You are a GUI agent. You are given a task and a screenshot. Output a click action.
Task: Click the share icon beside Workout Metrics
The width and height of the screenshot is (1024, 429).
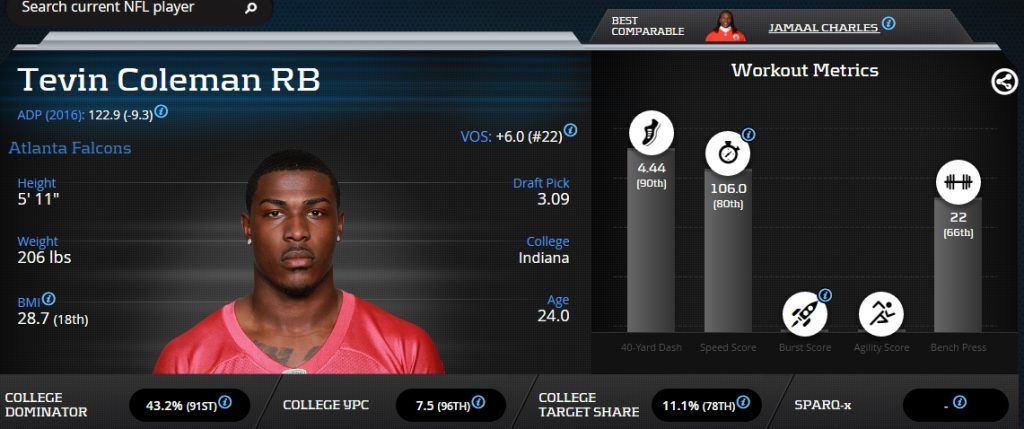tap(1004, 82)
